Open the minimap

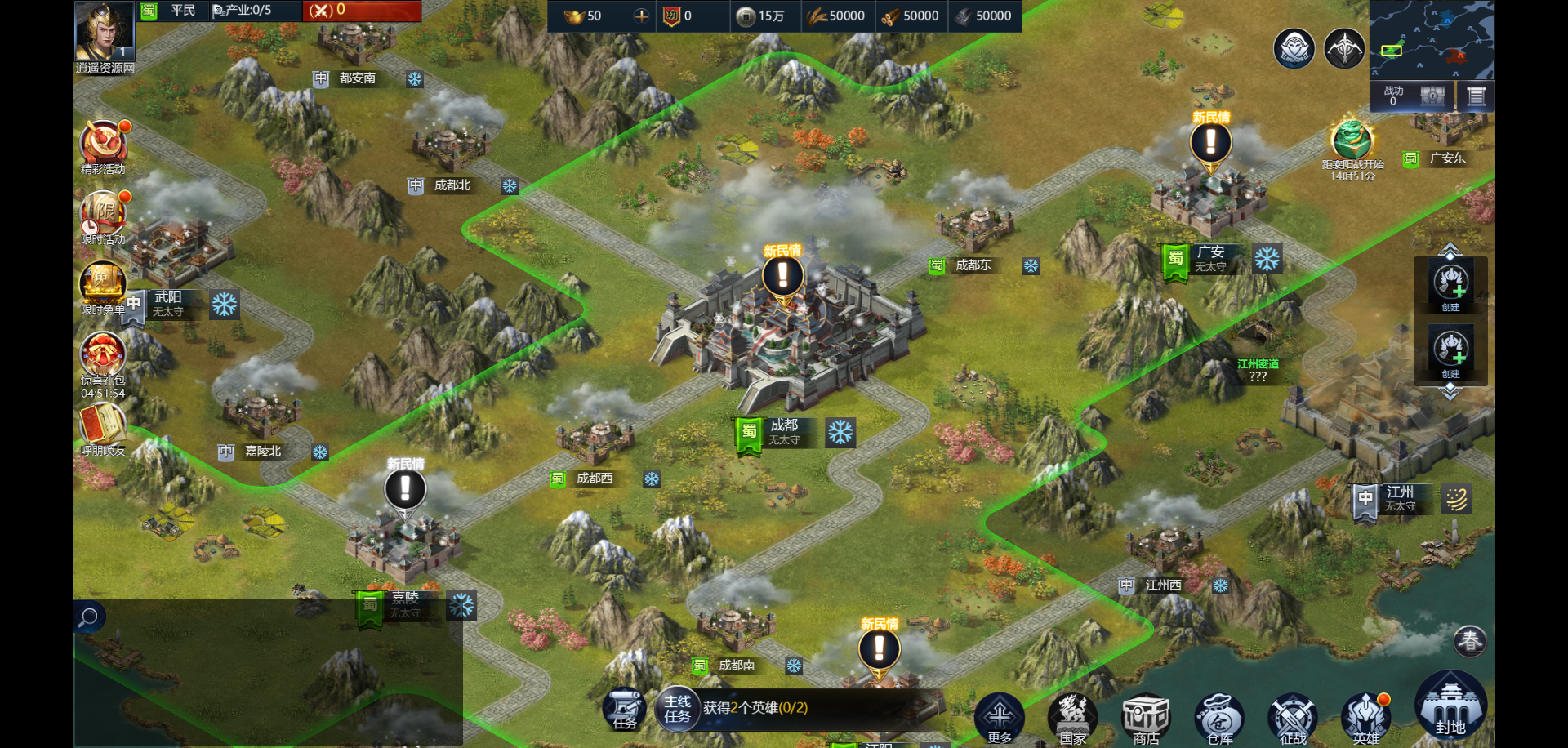1432,39
